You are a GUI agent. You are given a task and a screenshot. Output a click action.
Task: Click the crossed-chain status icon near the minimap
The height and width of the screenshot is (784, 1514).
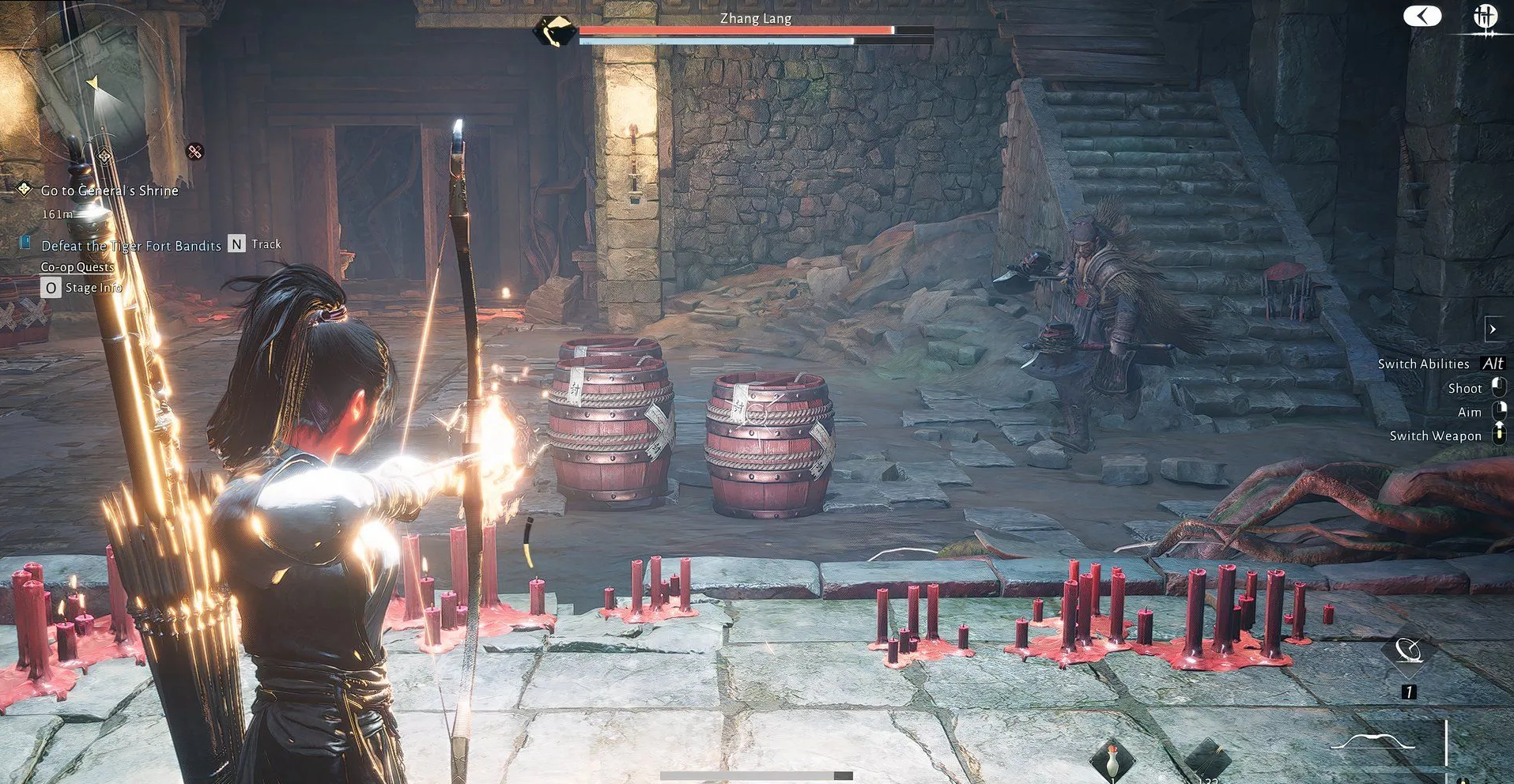pos(194,151)
